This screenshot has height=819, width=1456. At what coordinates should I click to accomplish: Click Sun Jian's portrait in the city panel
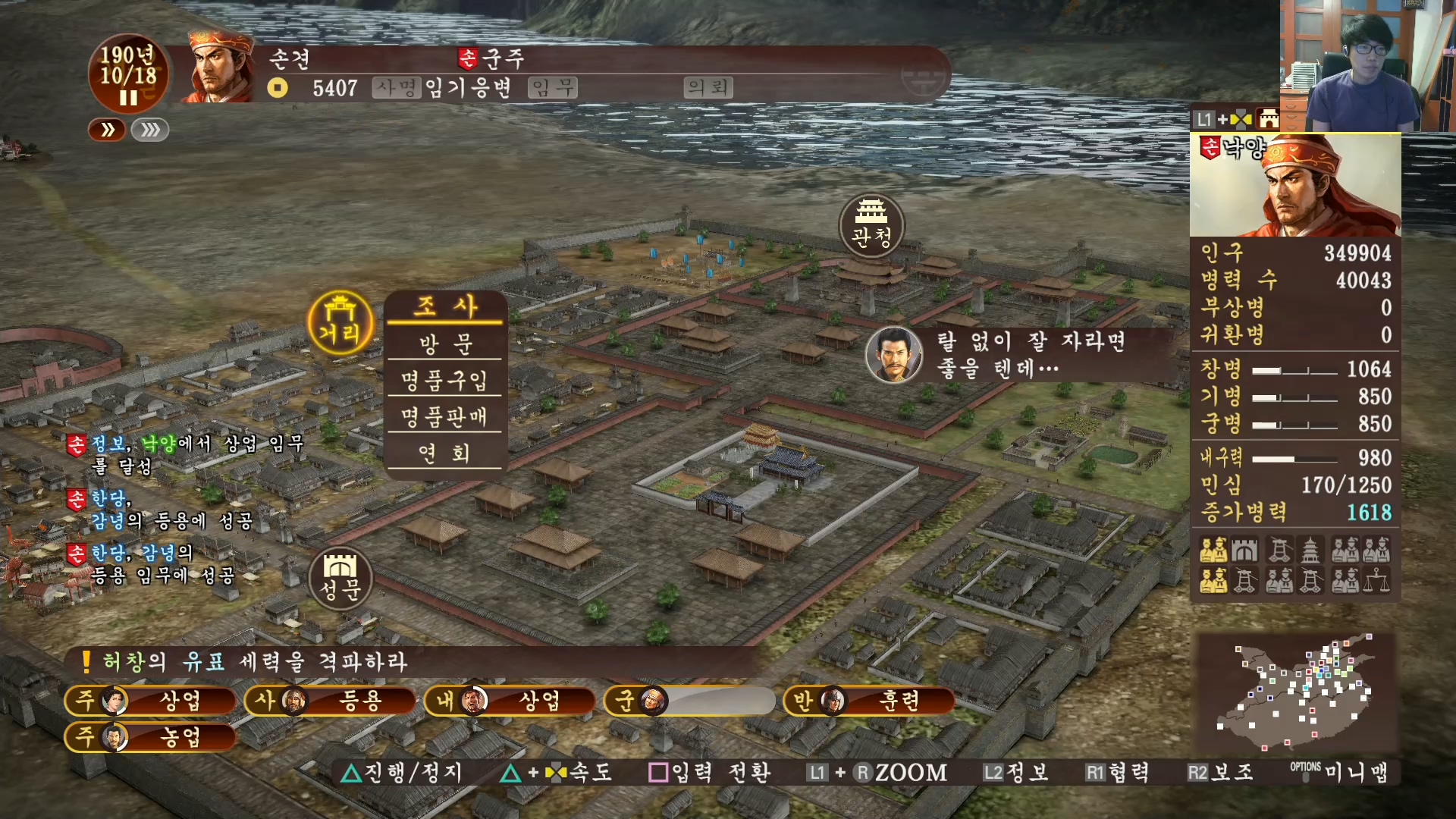pos(1296,186)
